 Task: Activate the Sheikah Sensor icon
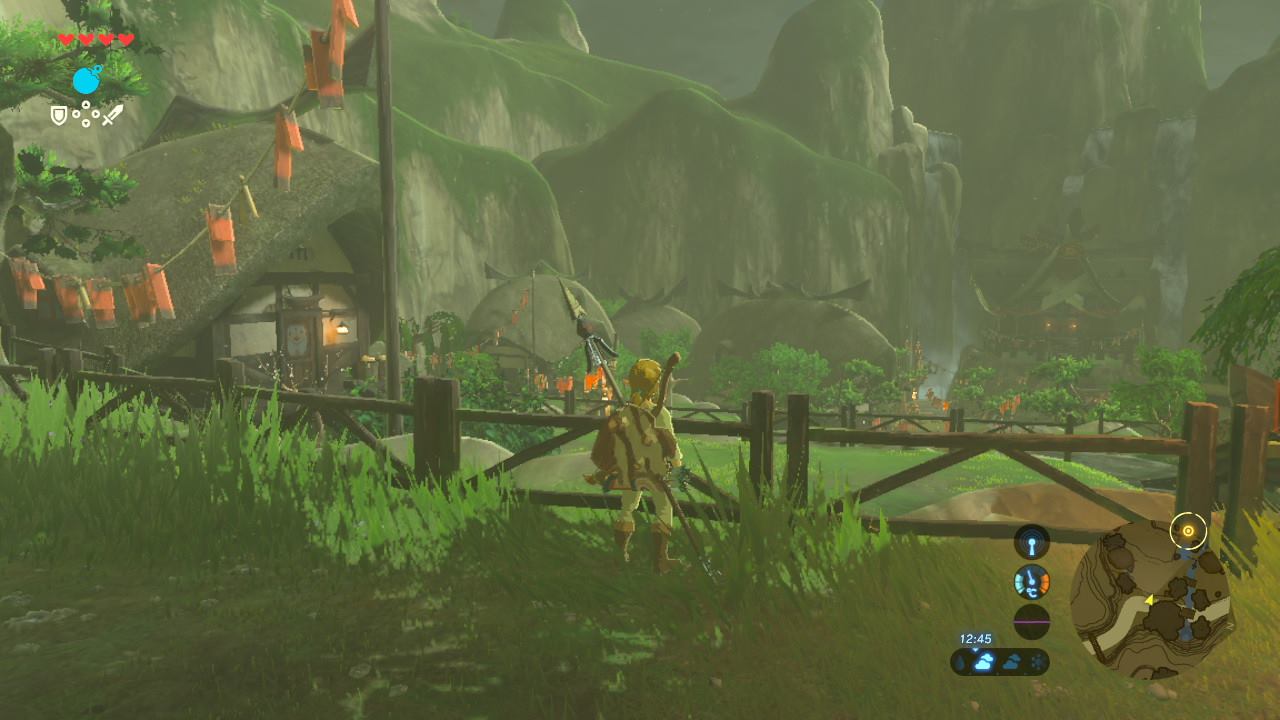(1032, 542)
